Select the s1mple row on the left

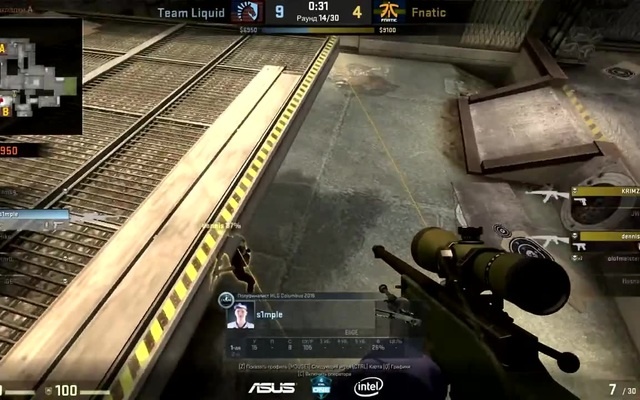tap(35, 214)
